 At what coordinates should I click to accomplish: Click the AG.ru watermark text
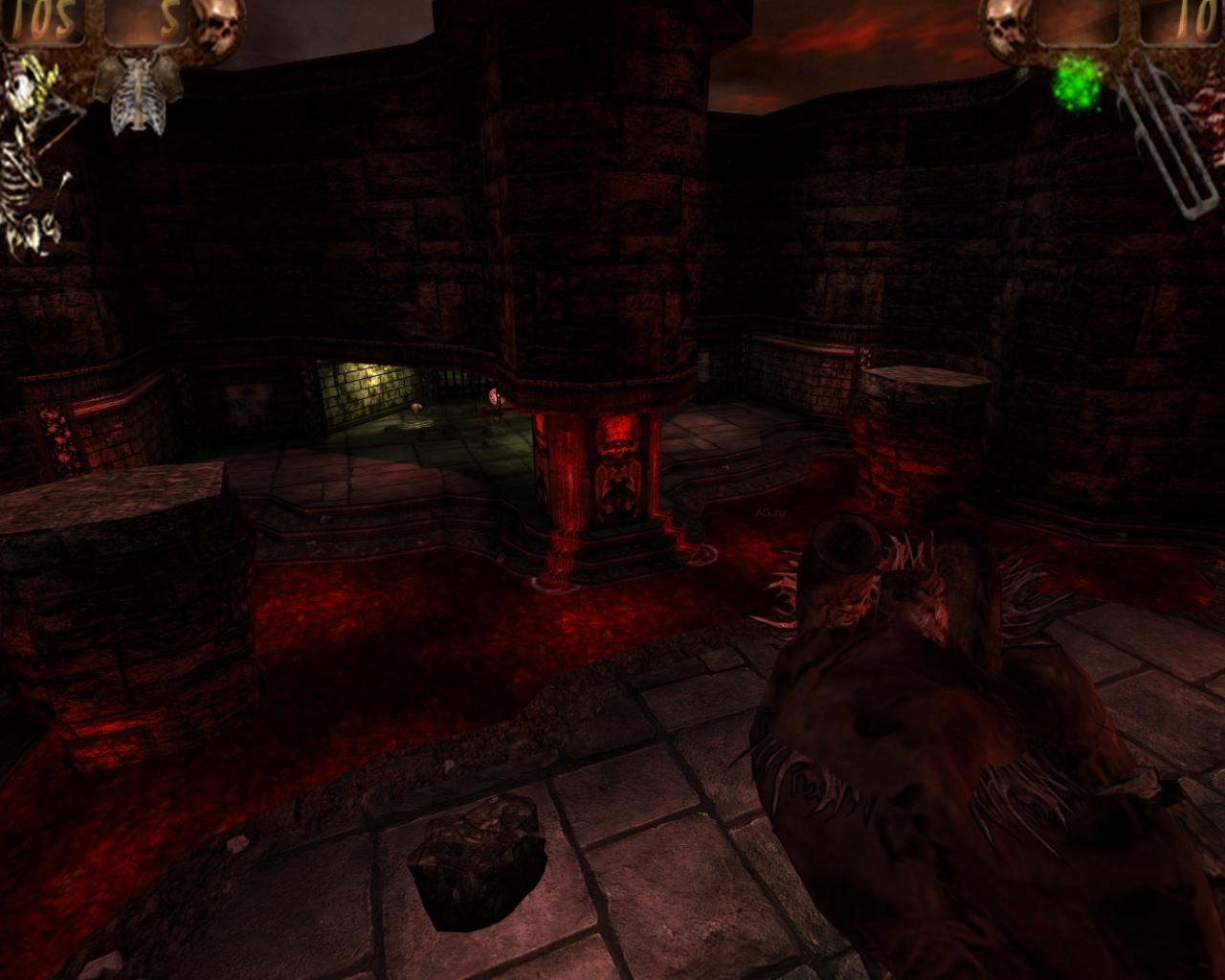769,513
